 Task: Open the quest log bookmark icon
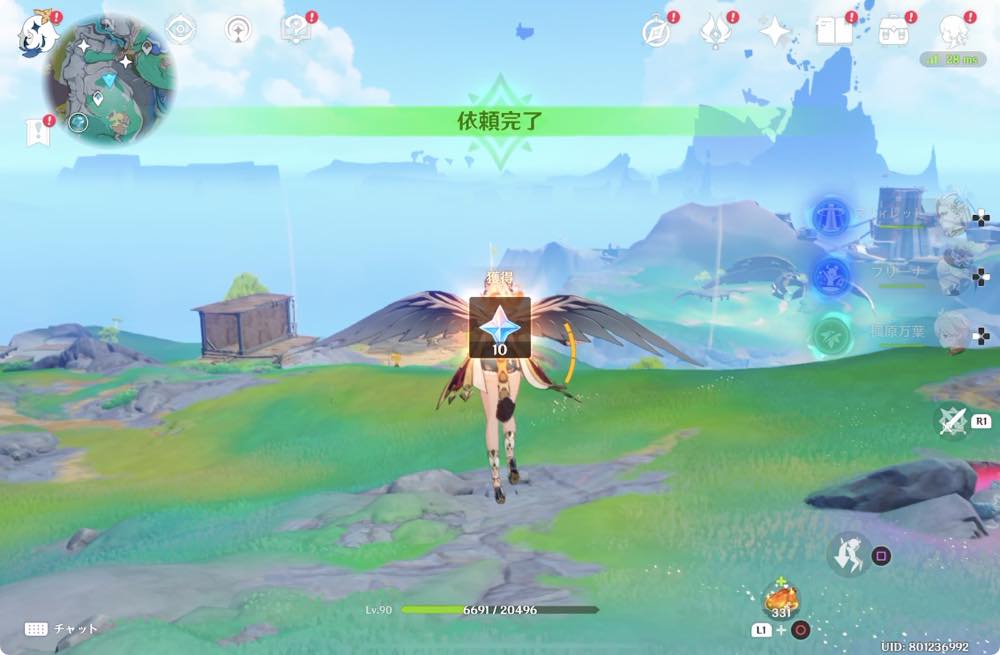pyautogui.click(x=37, y=132)
